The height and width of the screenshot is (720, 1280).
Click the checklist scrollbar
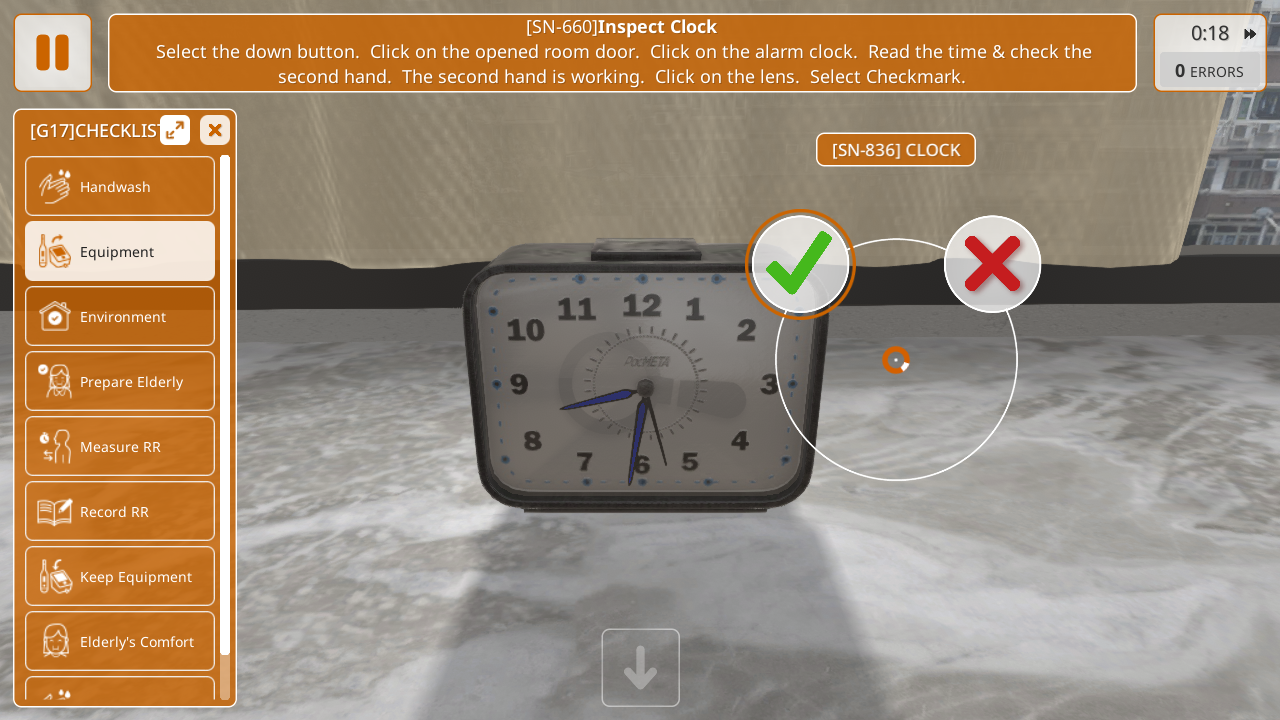click(225, 400)
